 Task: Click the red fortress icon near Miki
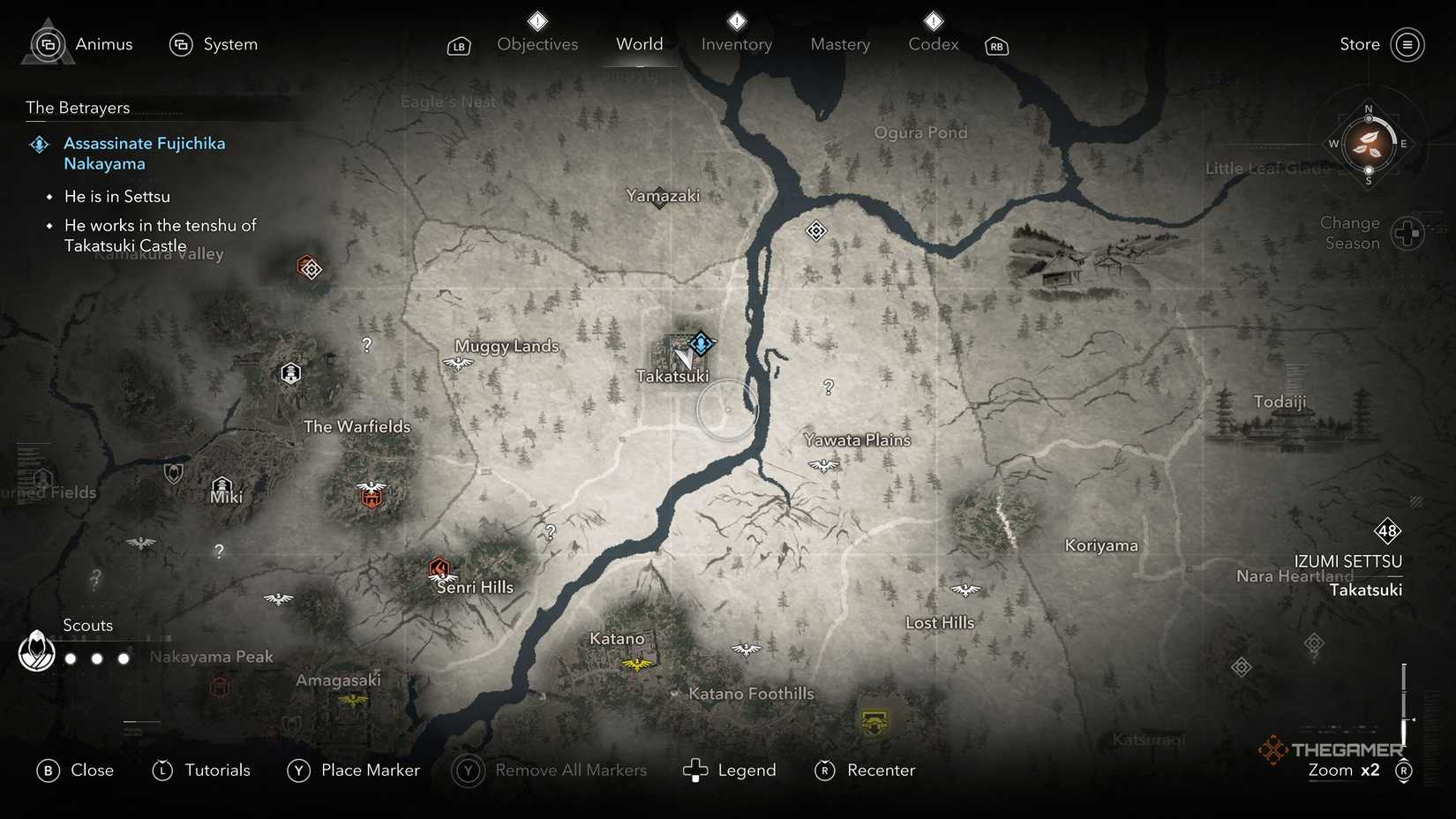click(371, 497)
